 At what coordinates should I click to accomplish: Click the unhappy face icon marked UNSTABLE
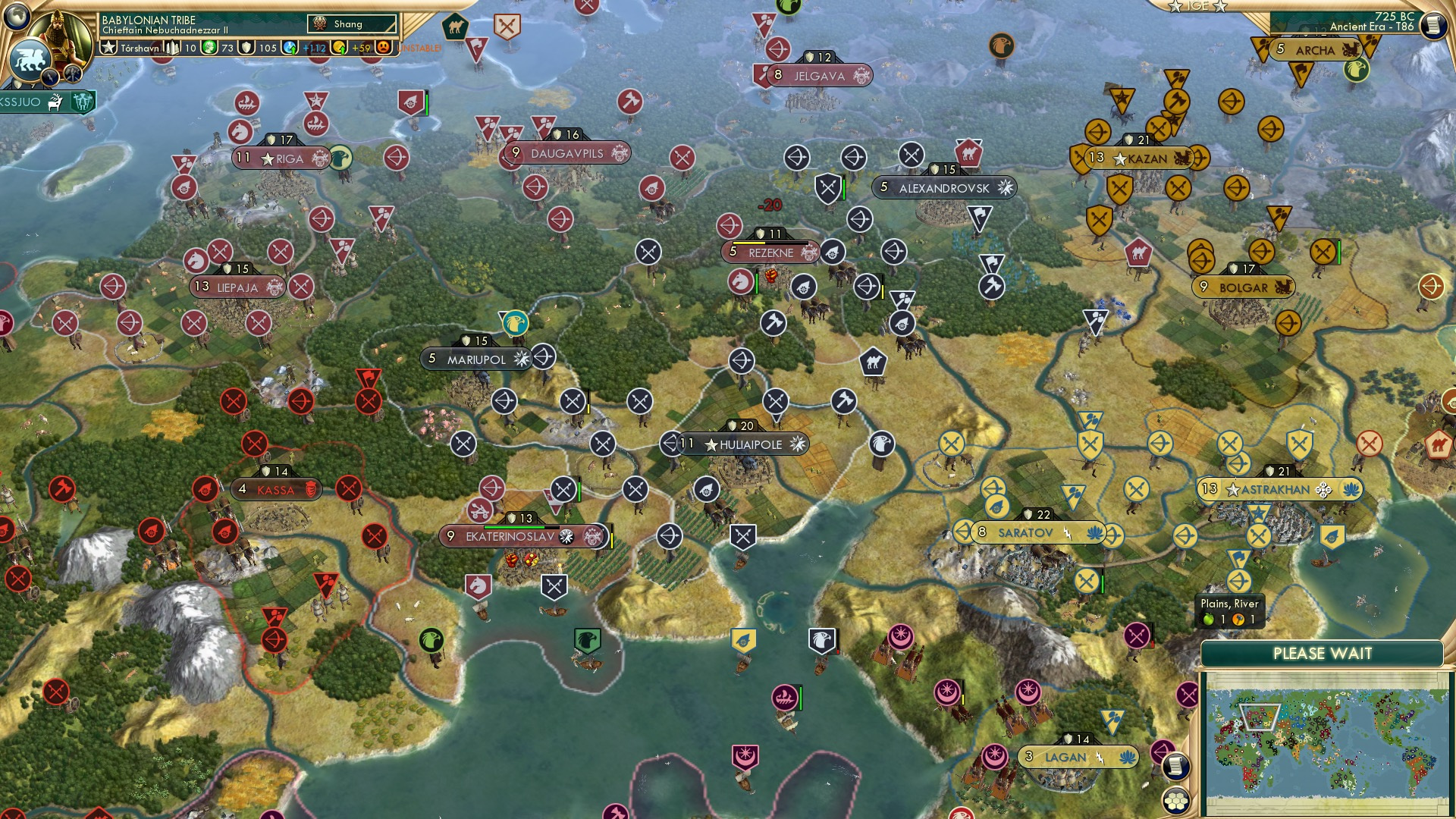pyautogui.click(x=385, y=48)
